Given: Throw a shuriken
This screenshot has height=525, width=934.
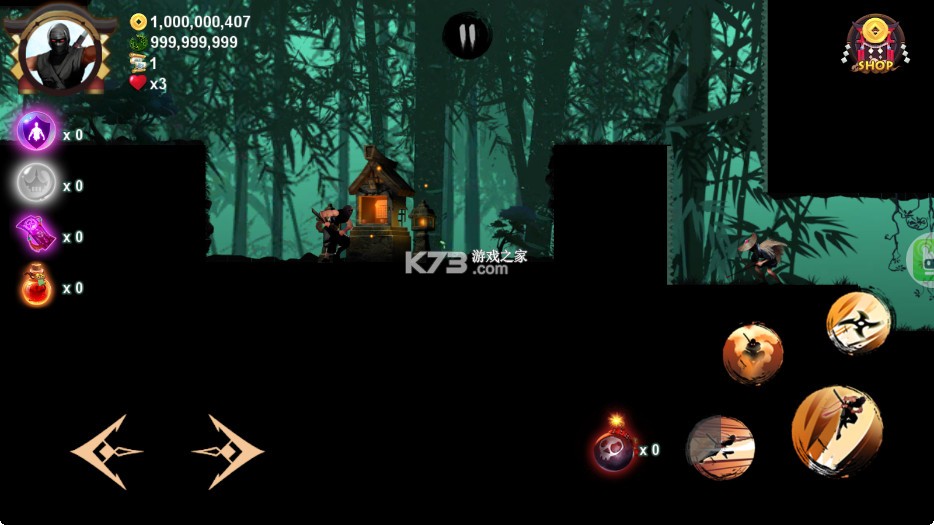Looking at the screenshot, I should click(x=858, y=322).
